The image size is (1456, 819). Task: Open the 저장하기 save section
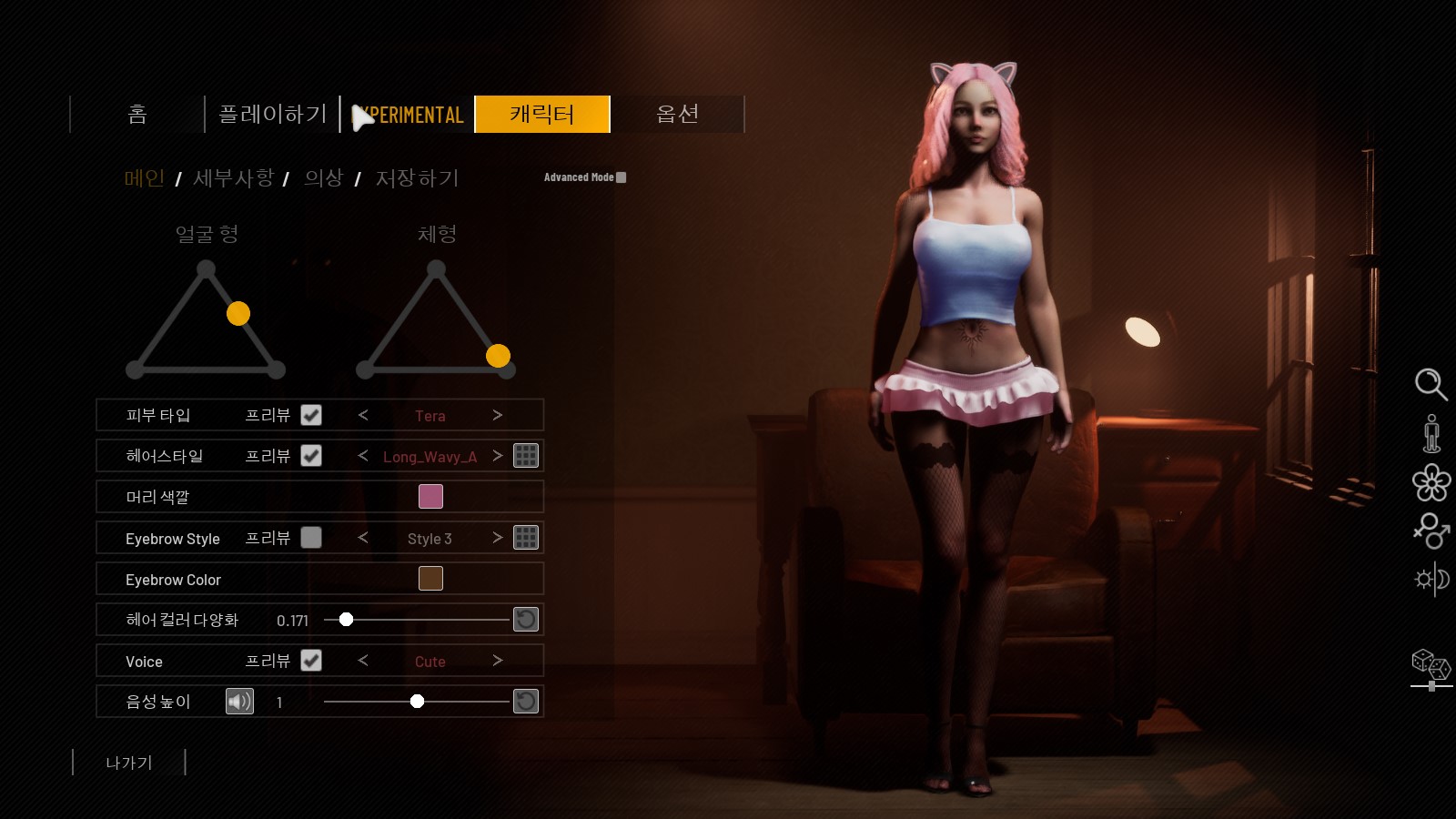[417, 178]
